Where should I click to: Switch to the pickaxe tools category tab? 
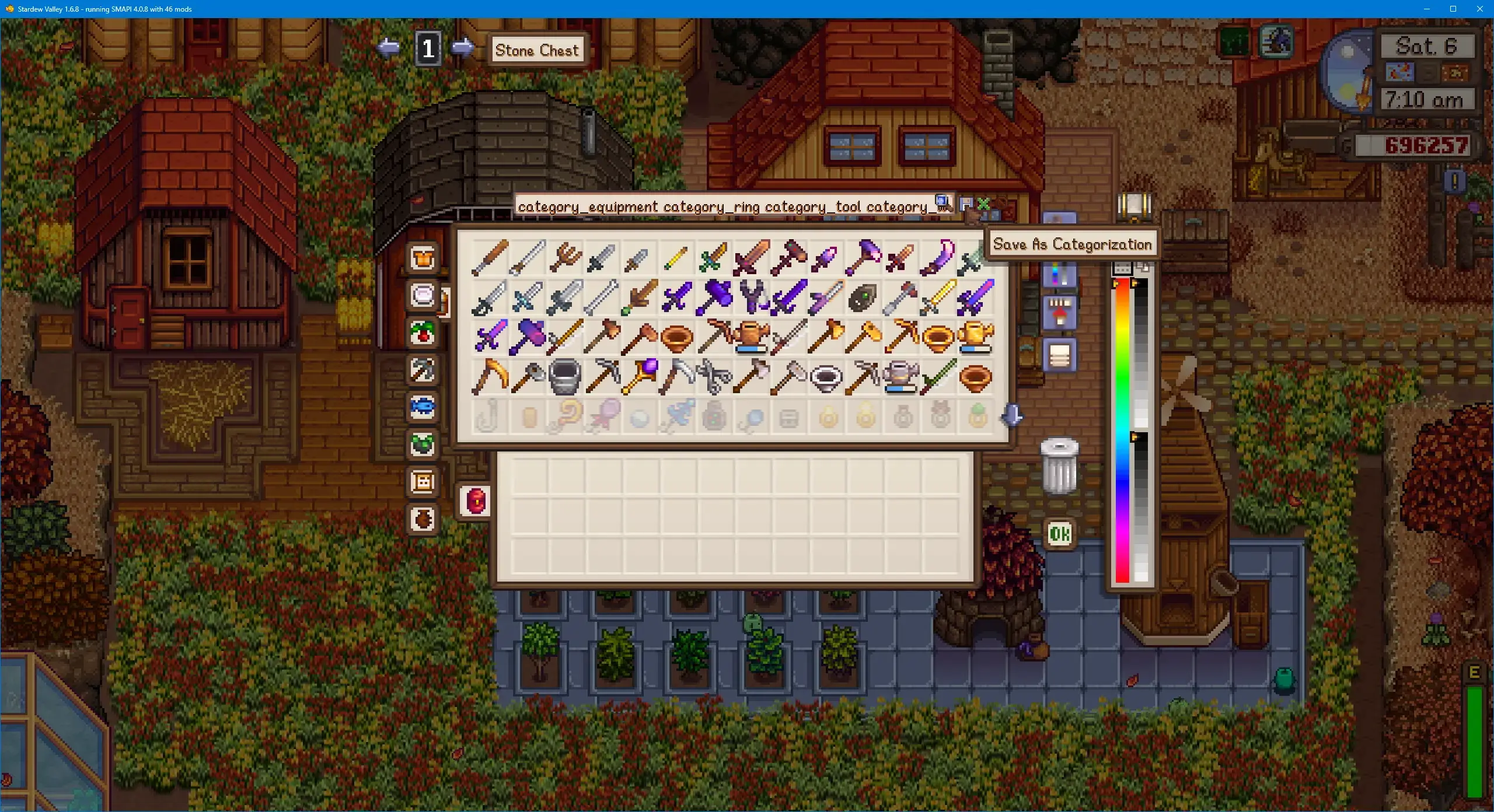423,369
